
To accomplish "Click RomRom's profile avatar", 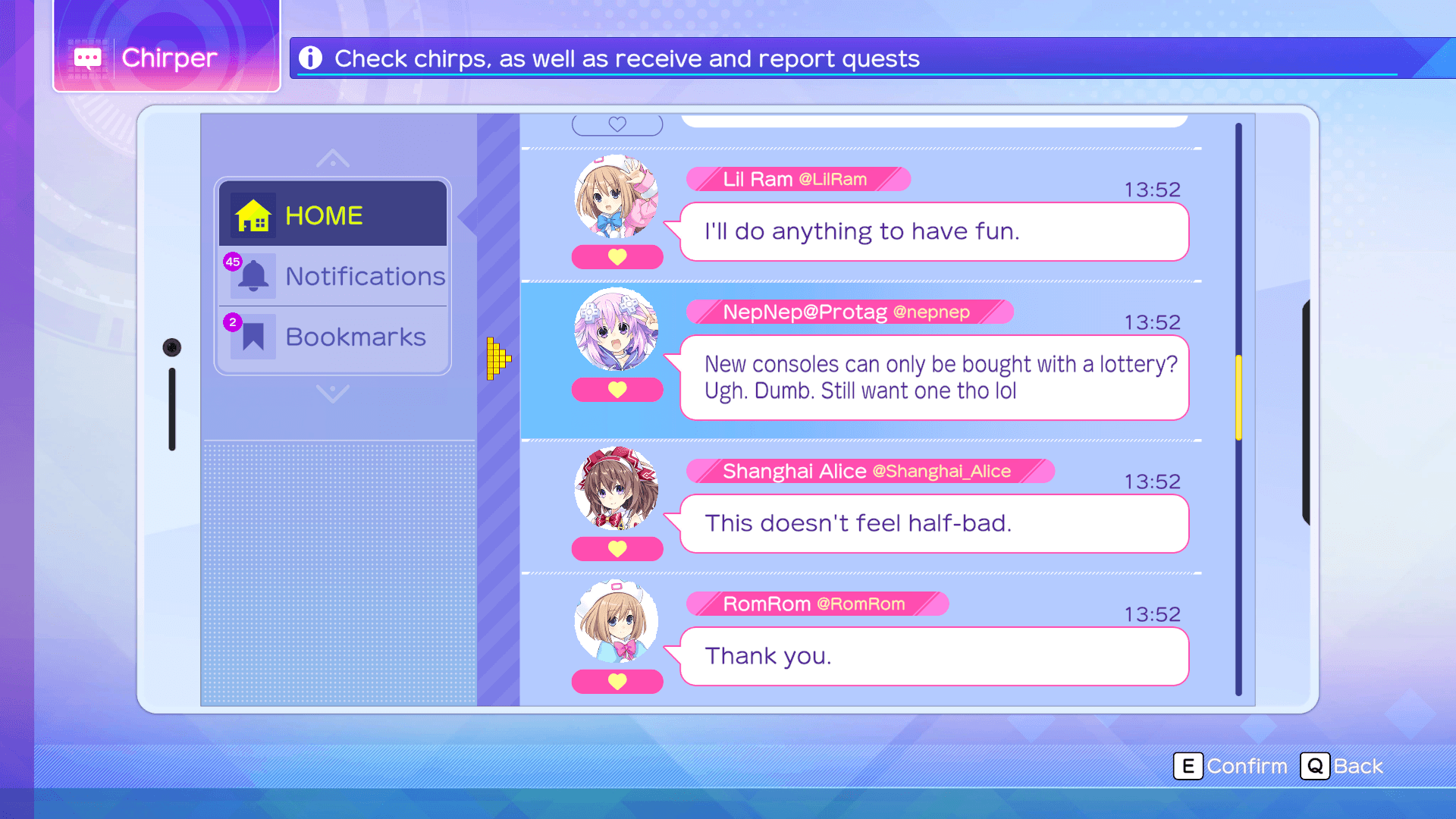I will point(616,621).
